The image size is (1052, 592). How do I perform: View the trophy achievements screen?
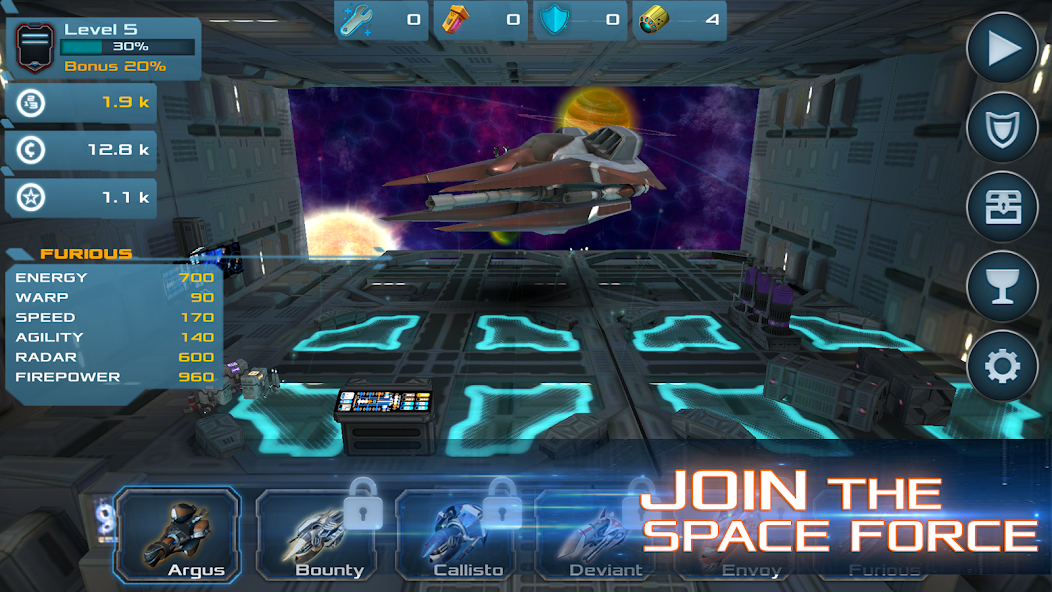click(1001, 287)
